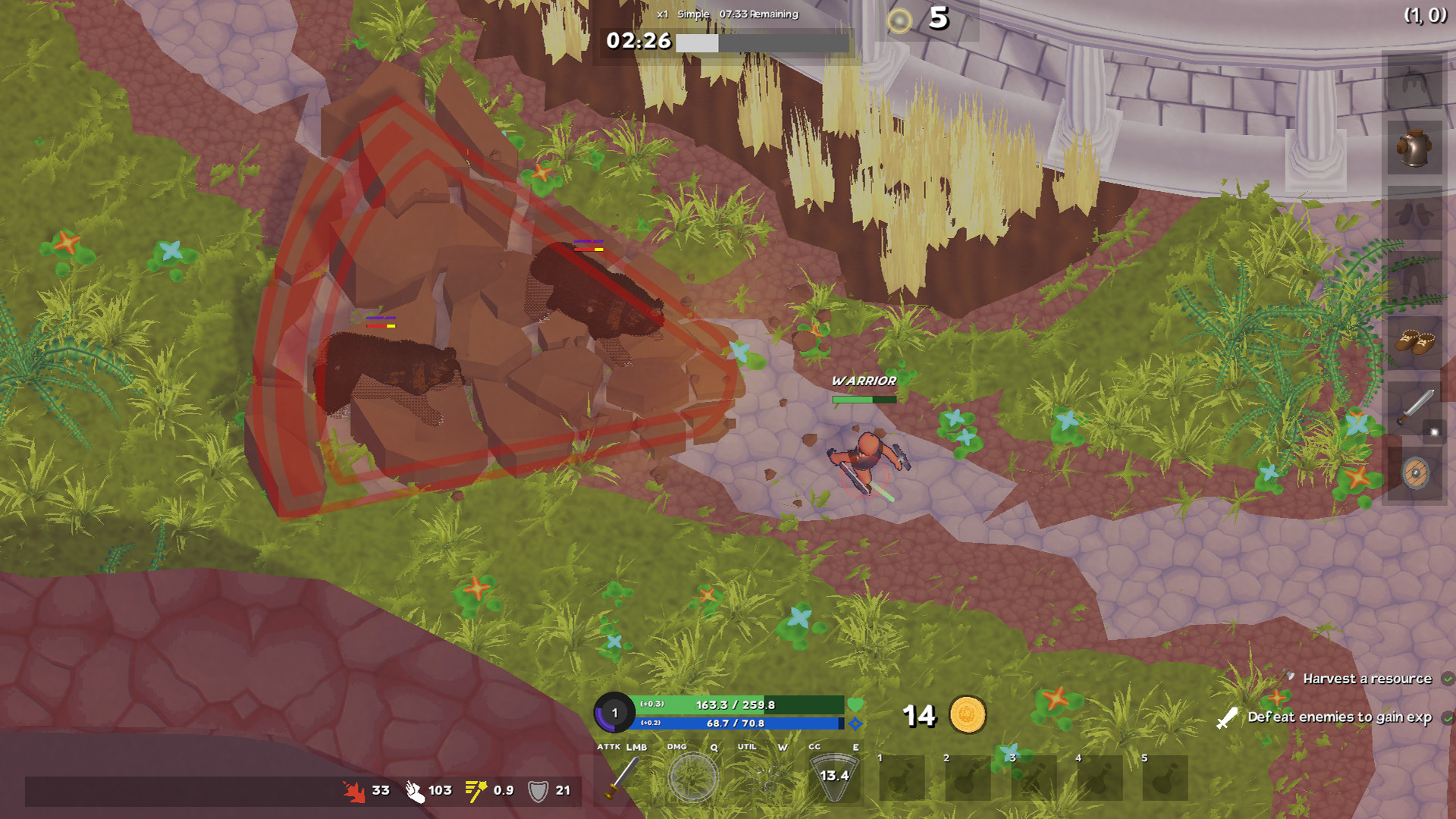
Task: Click the shield armor stat icon
Action: [540, 790]
